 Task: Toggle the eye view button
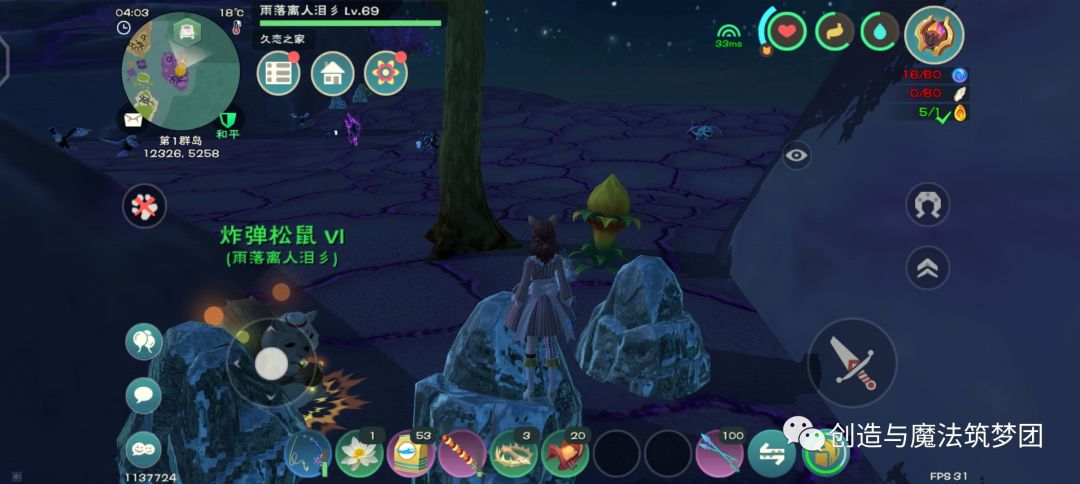(x=796, y=155)
